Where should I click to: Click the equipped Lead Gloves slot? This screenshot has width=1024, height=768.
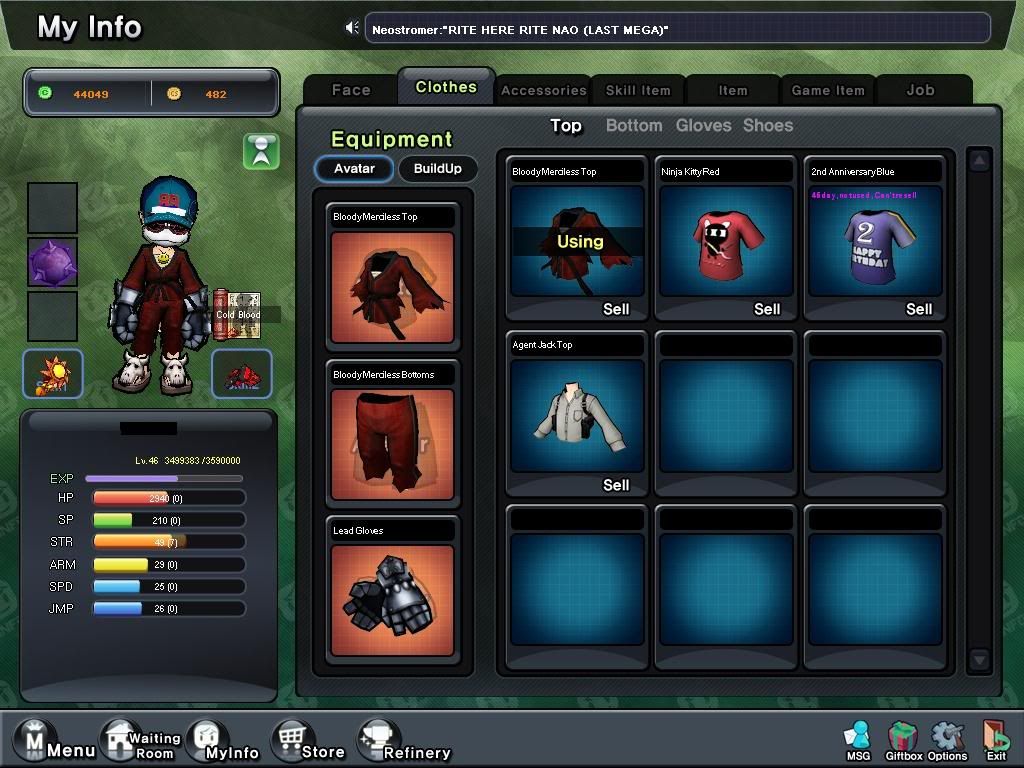point(392,599)
